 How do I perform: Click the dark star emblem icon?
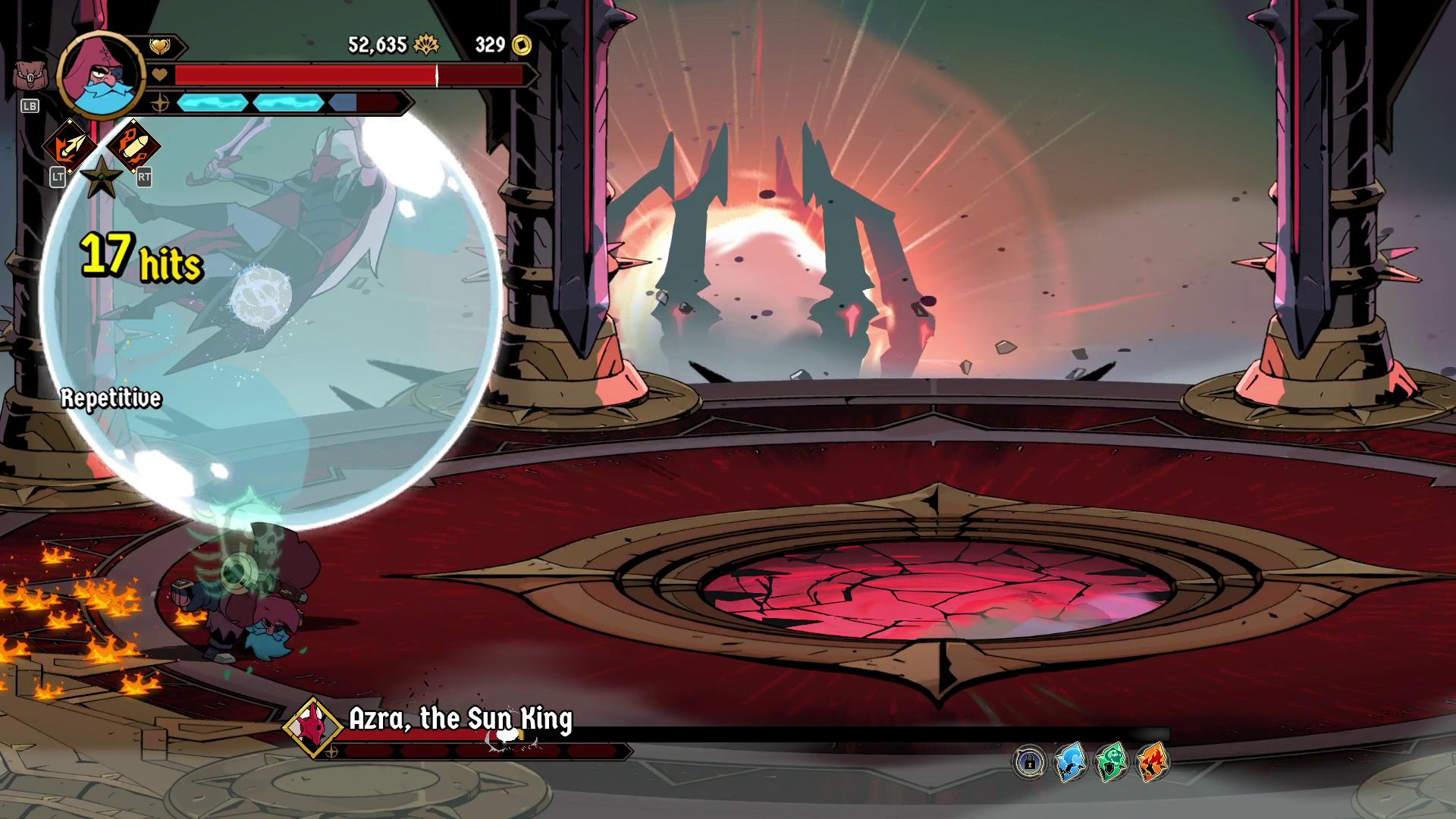102,177
